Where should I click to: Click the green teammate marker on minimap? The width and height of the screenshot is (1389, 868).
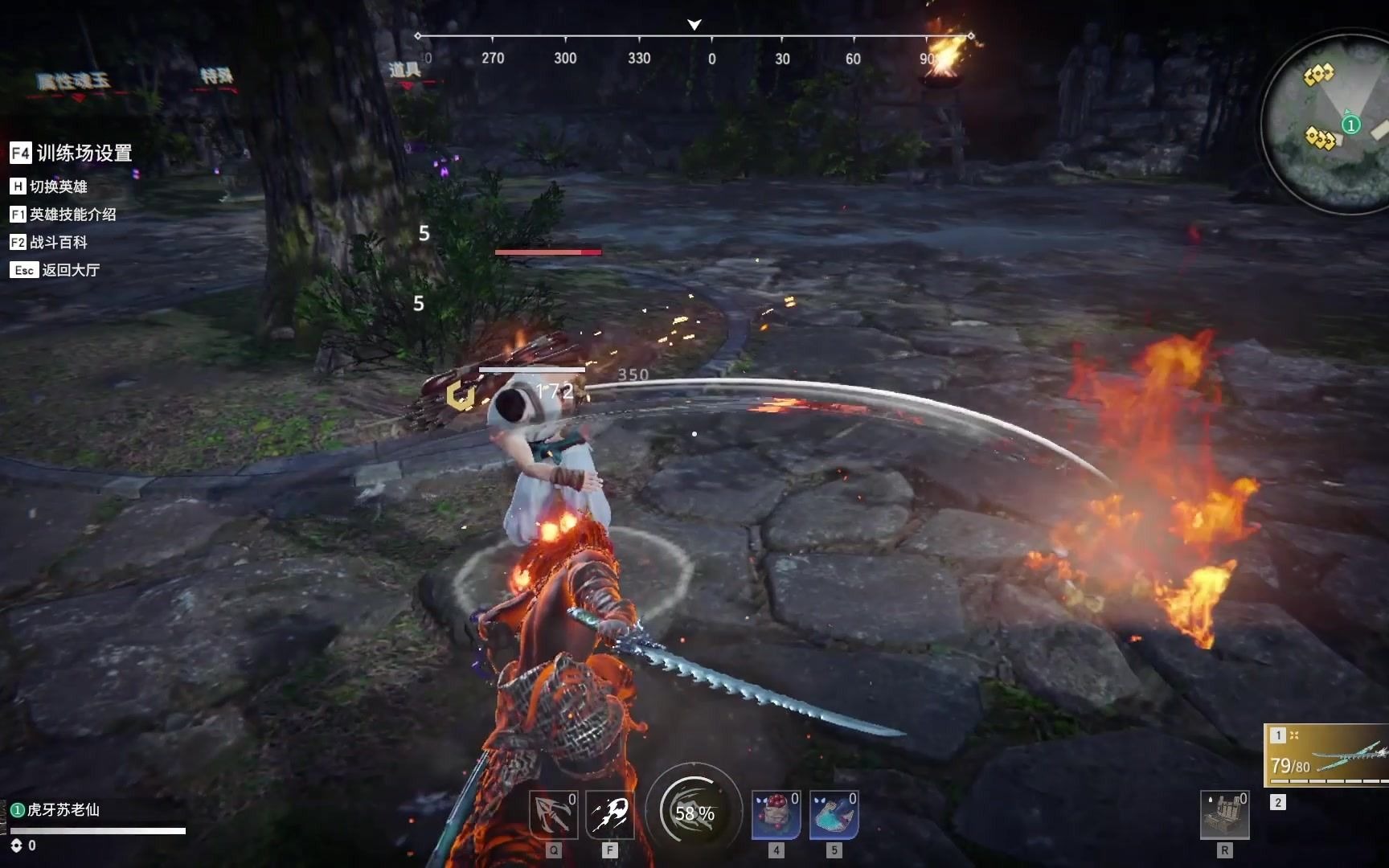tap(1351, 125)
